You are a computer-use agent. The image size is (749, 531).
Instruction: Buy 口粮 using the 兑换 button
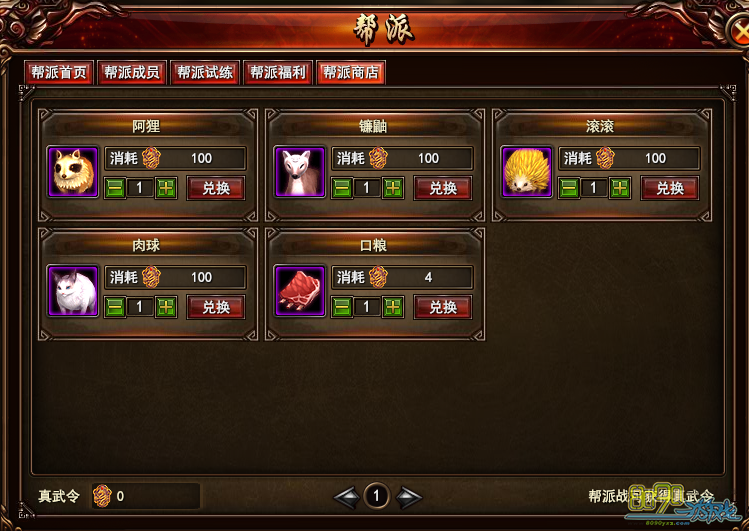pos(442,307)
